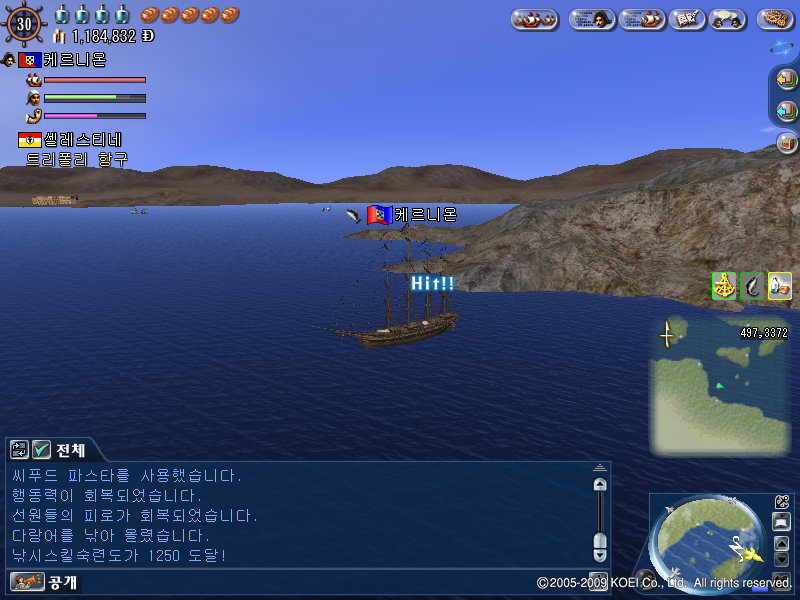Toggle the chat log switch arrows icon
Viewport: 800px width, 600px height.
19,450
